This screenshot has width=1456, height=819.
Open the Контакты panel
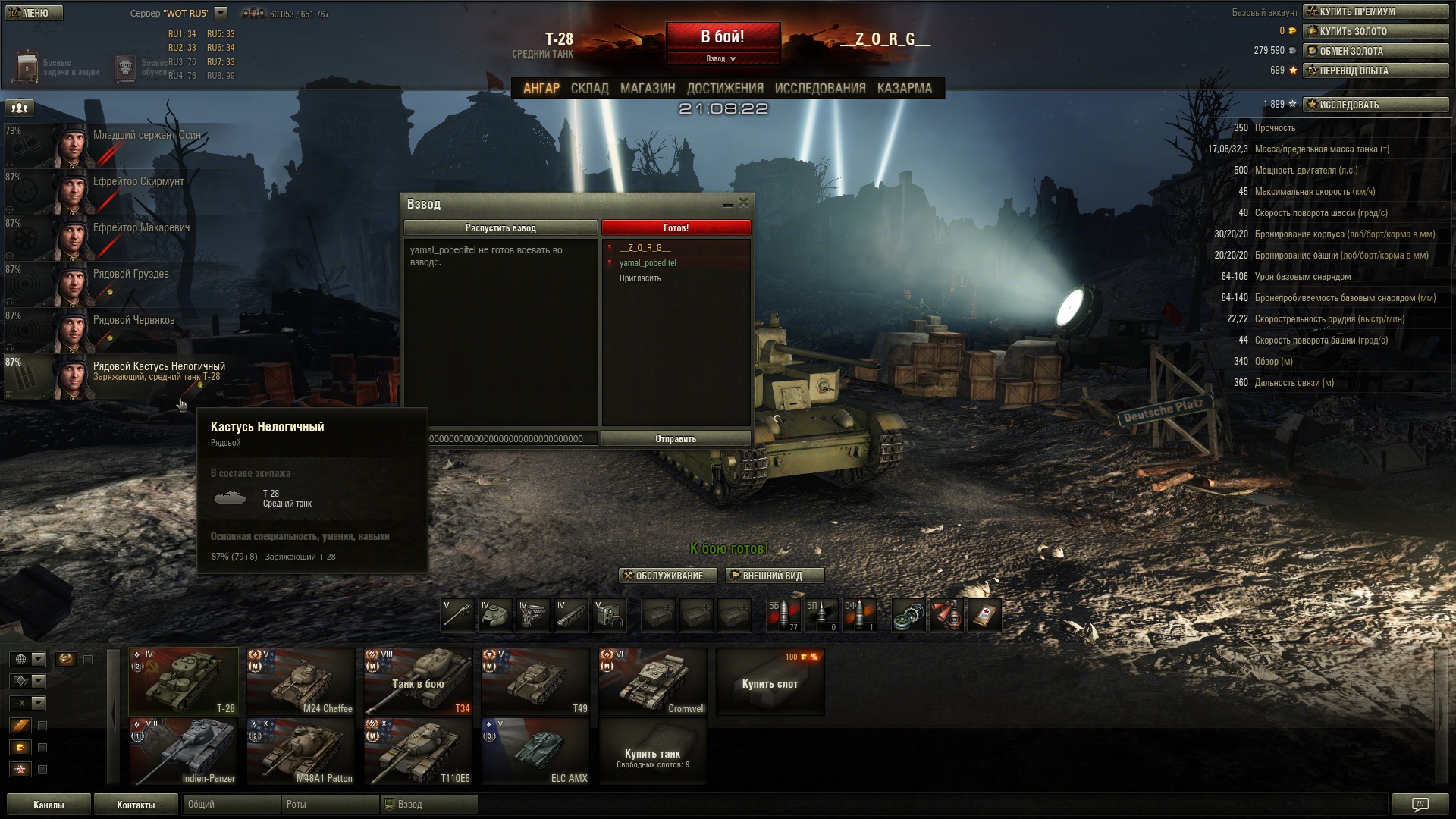click(136, 805)
